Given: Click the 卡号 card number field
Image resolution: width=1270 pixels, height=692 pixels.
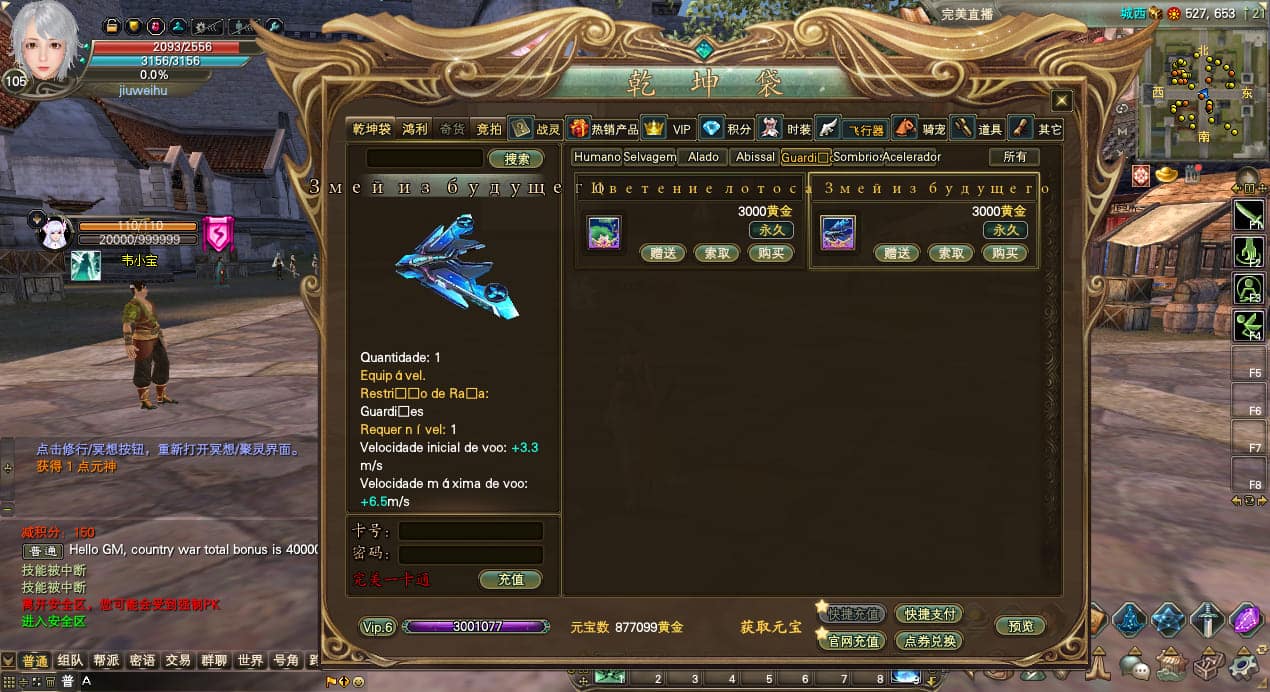Looking at the screenshot, I should click(x=471, y=531).
